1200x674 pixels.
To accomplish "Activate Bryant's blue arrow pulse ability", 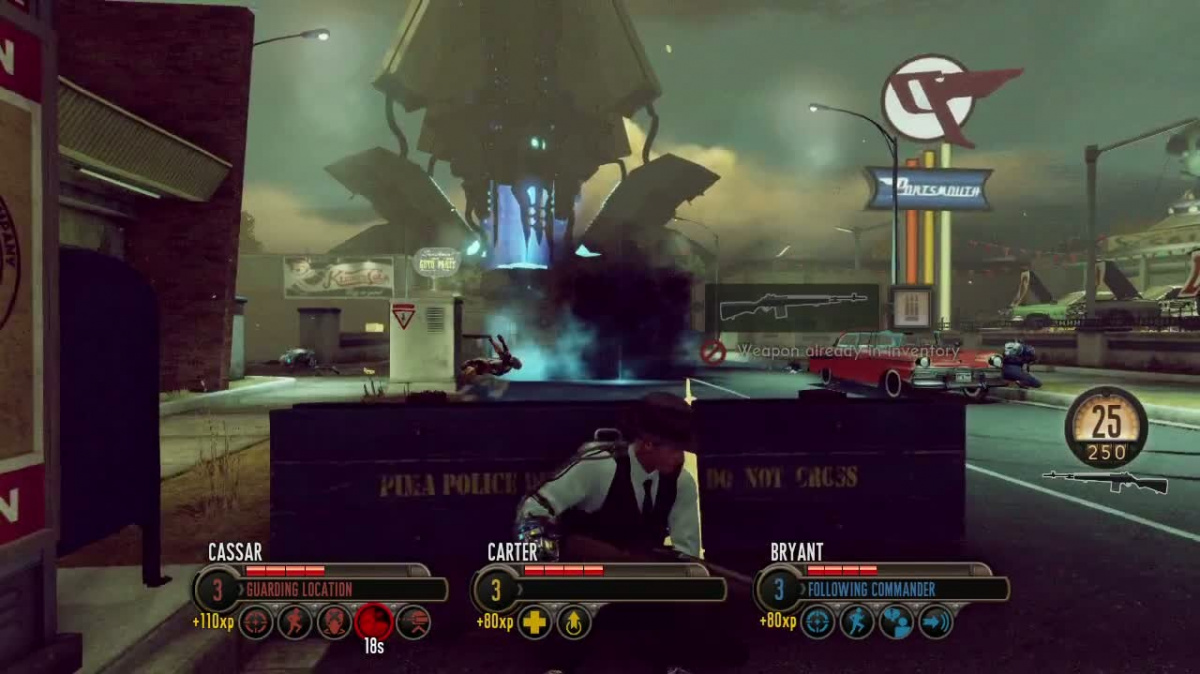I will pos(935,621).
